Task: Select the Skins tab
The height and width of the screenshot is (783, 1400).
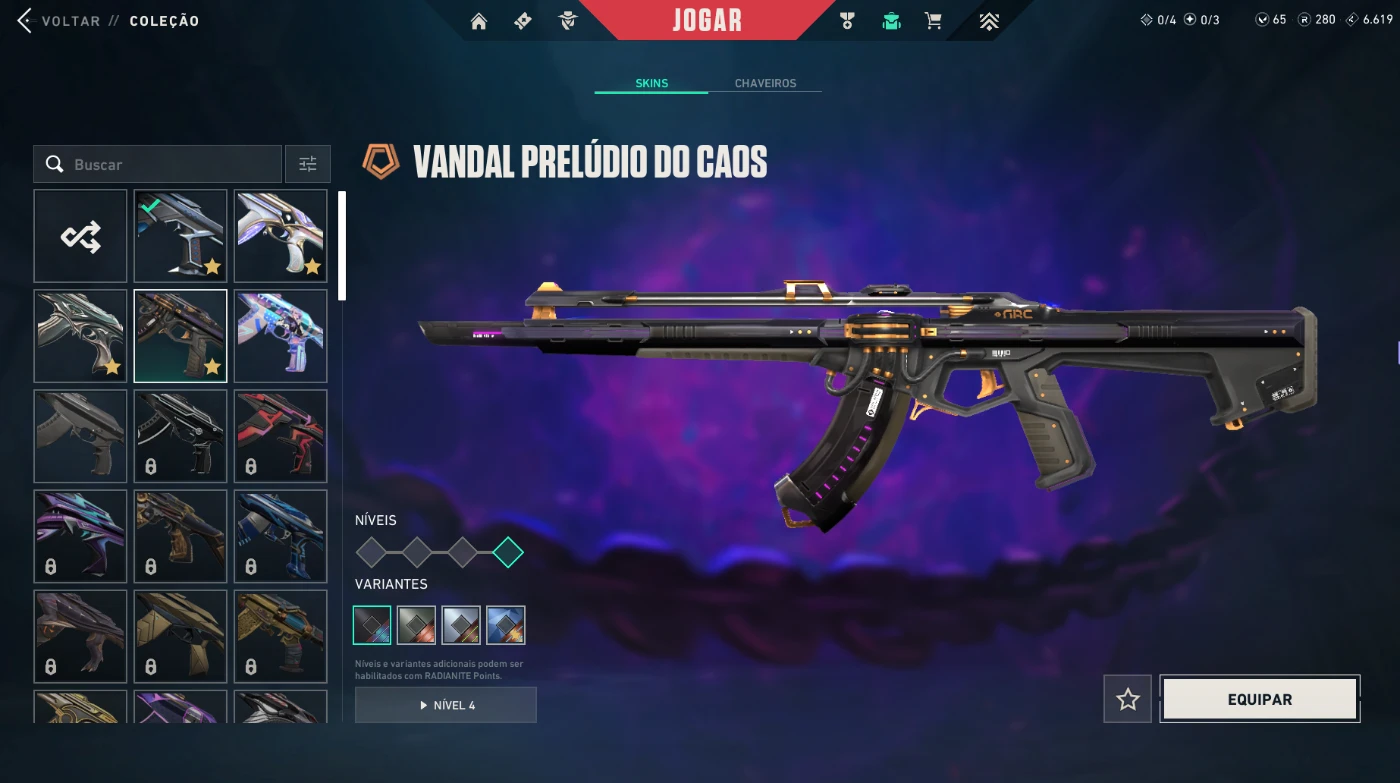Action: point(651,83)
